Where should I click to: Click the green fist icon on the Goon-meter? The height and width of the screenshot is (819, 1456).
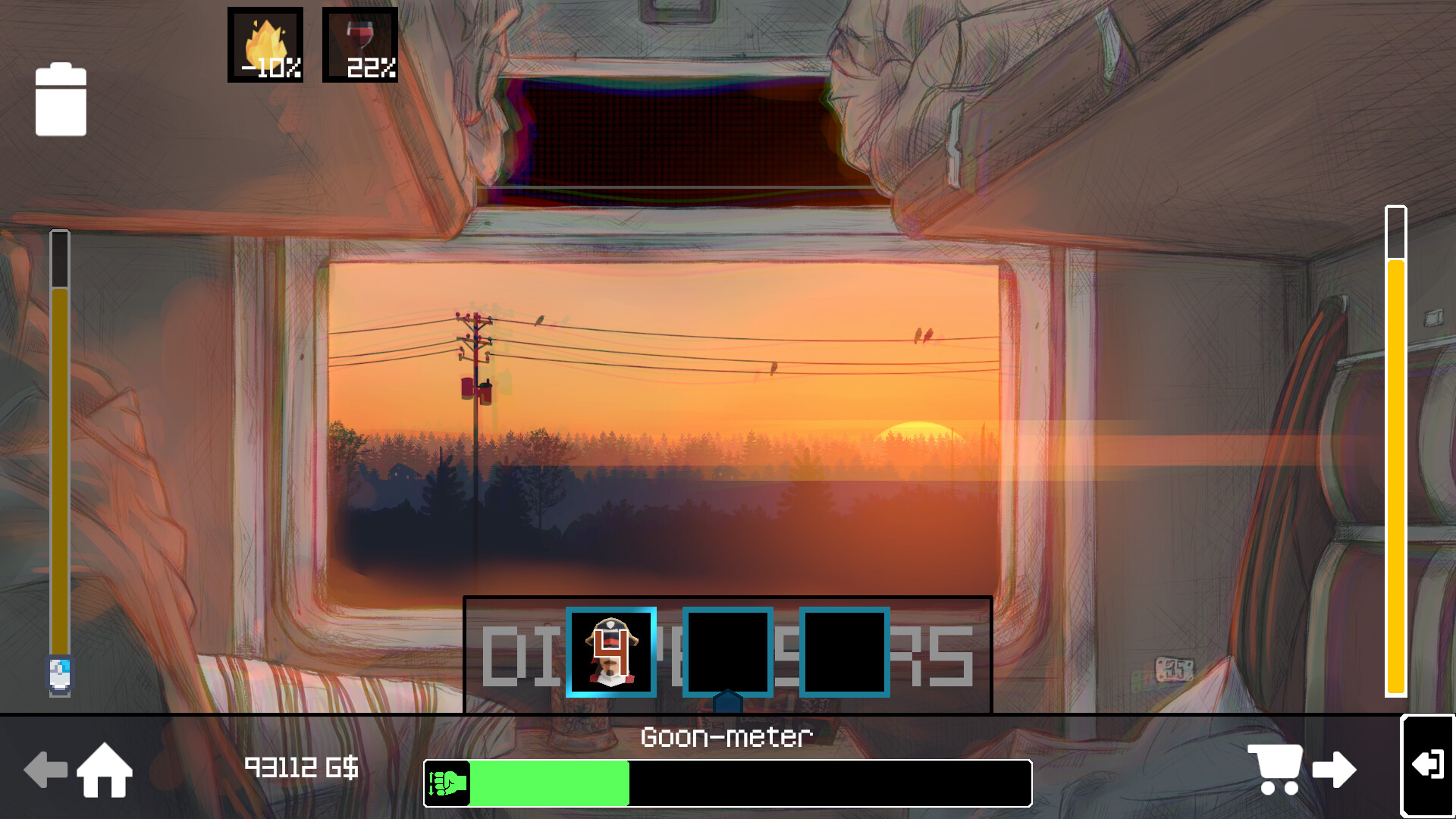coord(447,784)
